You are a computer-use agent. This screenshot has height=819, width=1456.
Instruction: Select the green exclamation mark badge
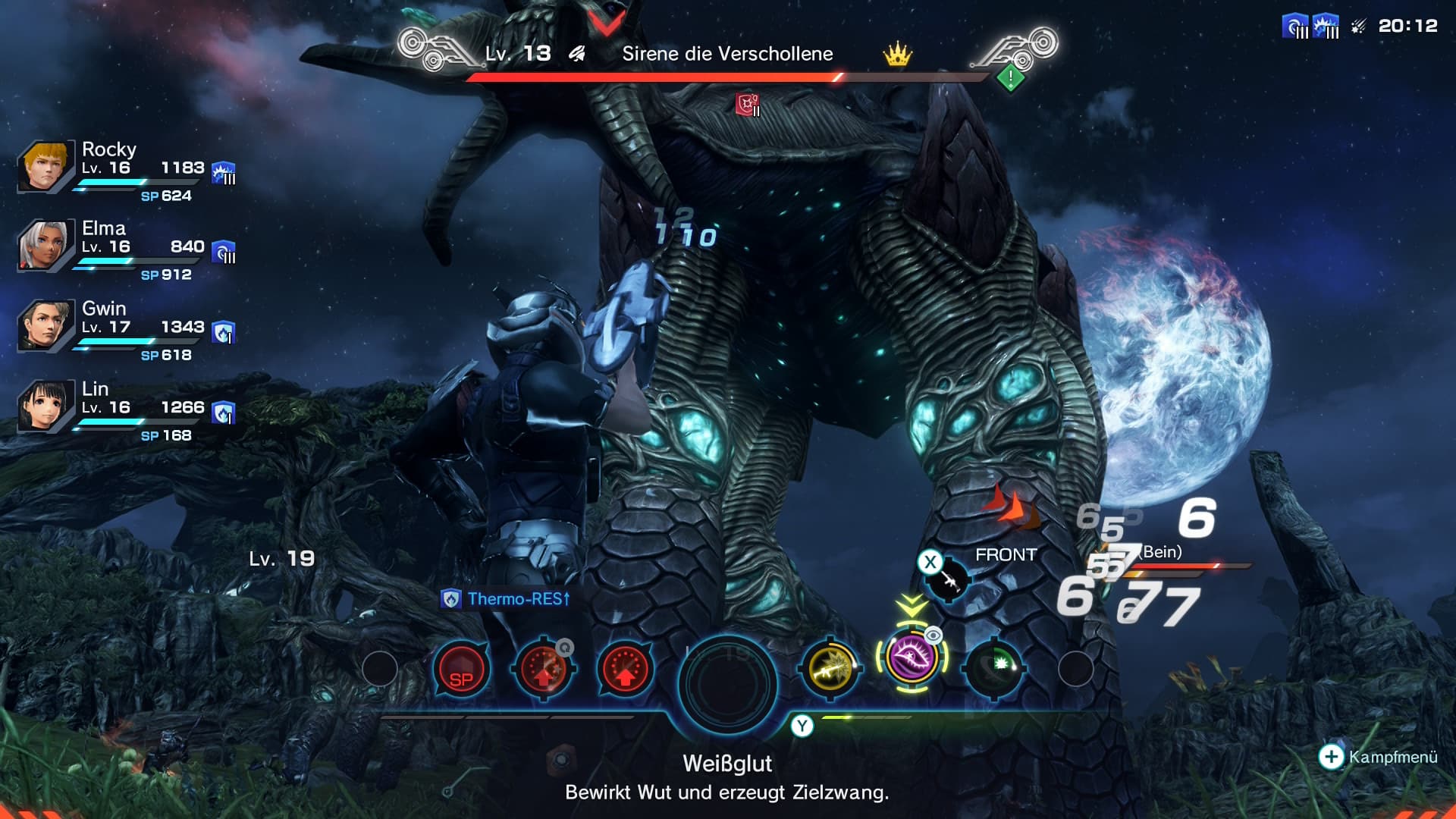(1010, 77)
